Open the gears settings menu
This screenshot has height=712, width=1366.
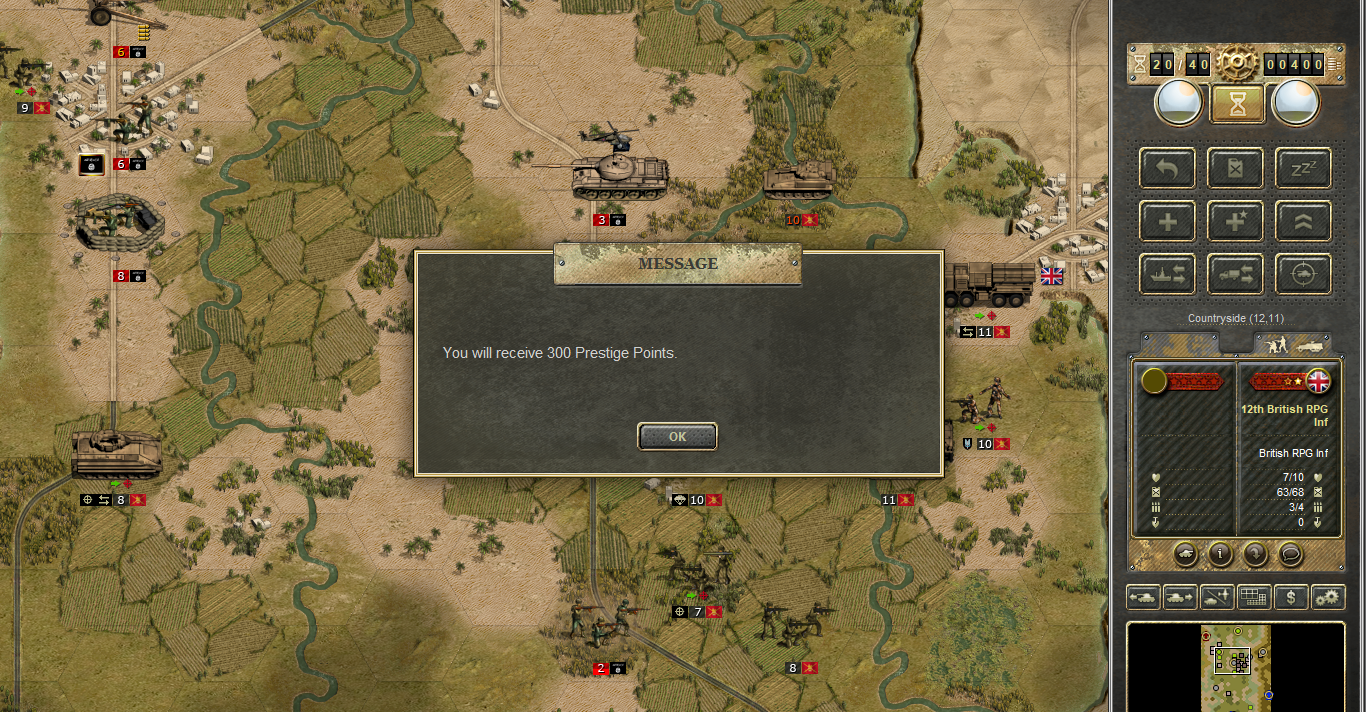[x=1328, y=597]
